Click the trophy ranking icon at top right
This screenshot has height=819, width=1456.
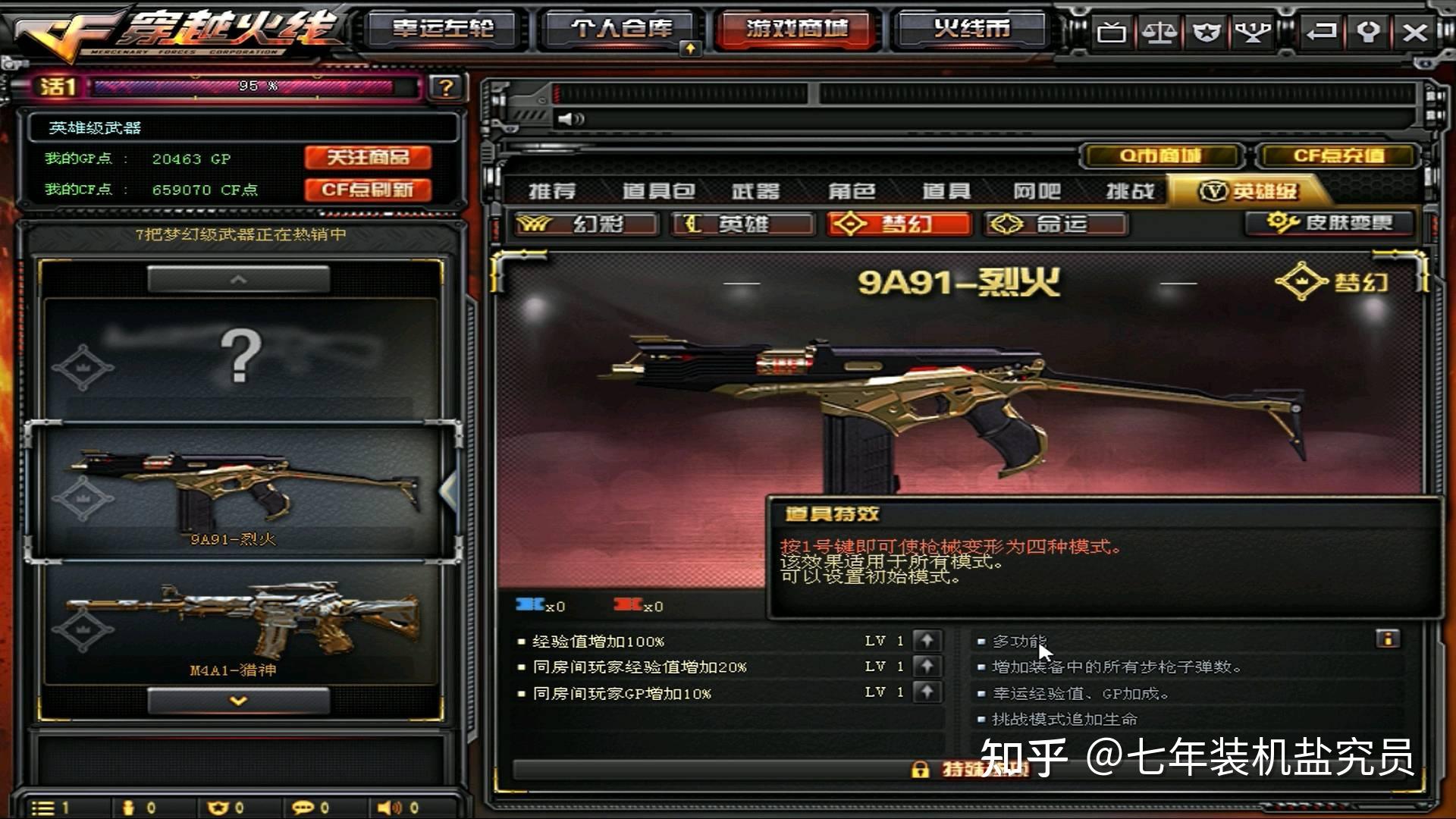[x=1254, y=33]
